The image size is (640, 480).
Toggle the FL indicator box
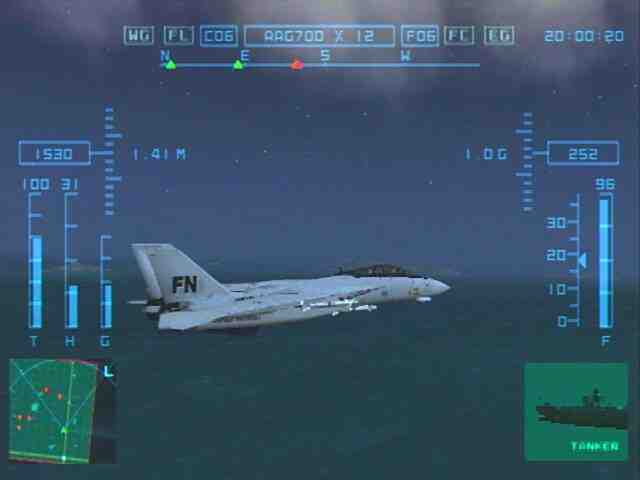(x=179, y=36)
